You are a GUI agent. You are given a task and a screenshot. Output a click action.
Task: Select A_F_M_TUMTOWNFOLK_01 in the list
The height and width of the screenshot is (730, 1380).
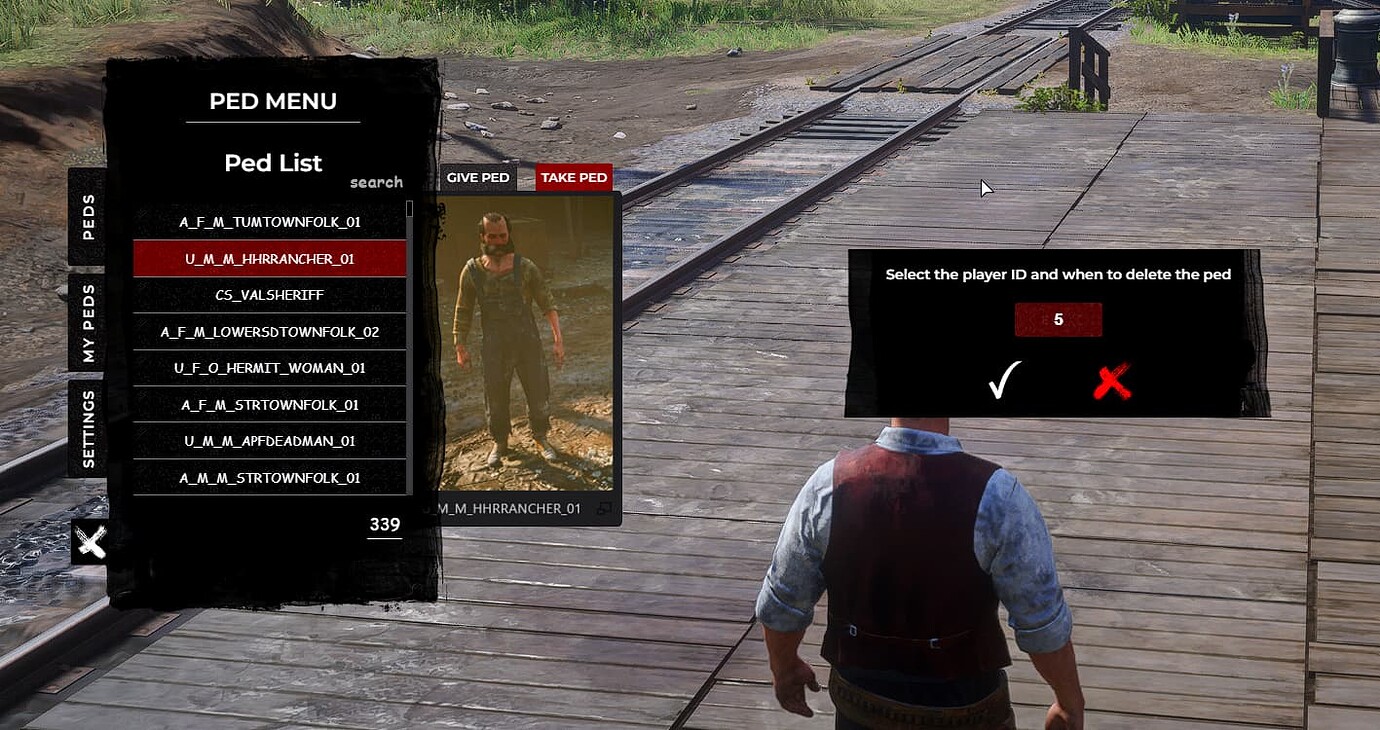pos(269,221)
